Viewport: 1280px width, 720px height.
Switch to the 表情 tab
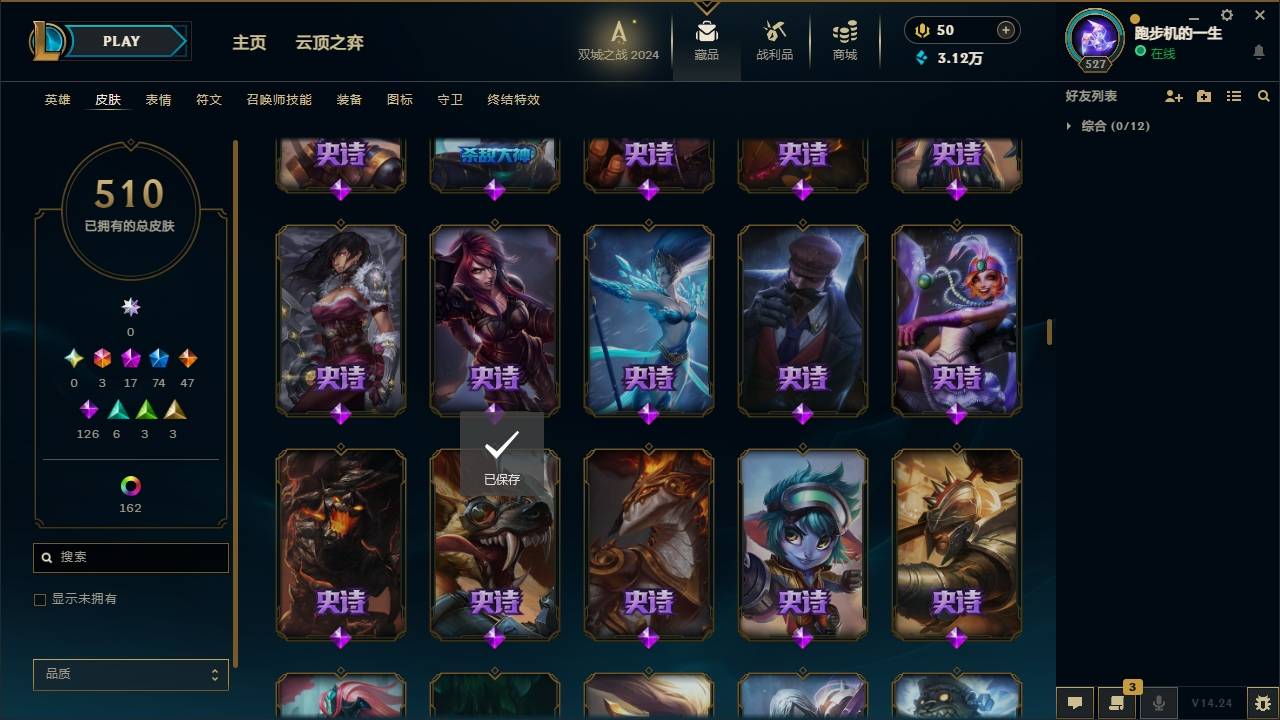[x=158, y=99]
